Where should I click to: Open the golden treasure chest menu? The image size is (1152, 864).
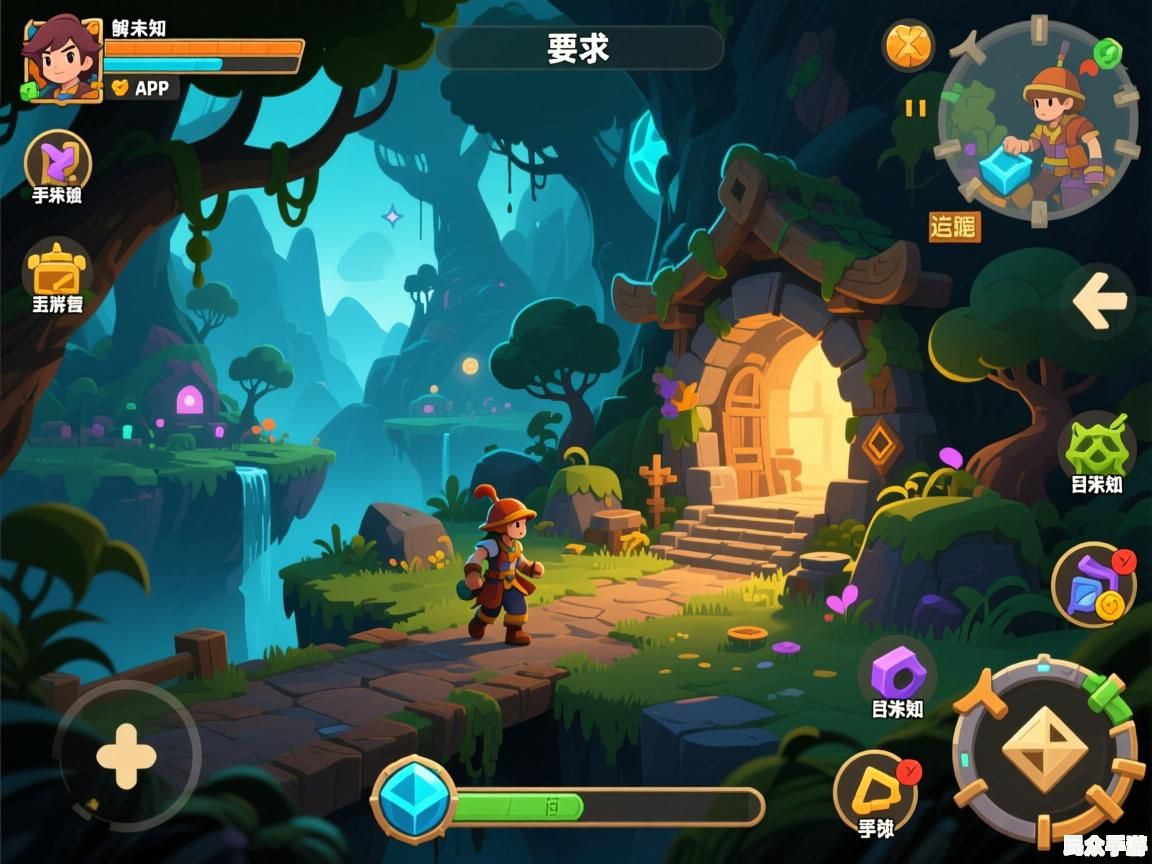(57, 269)
